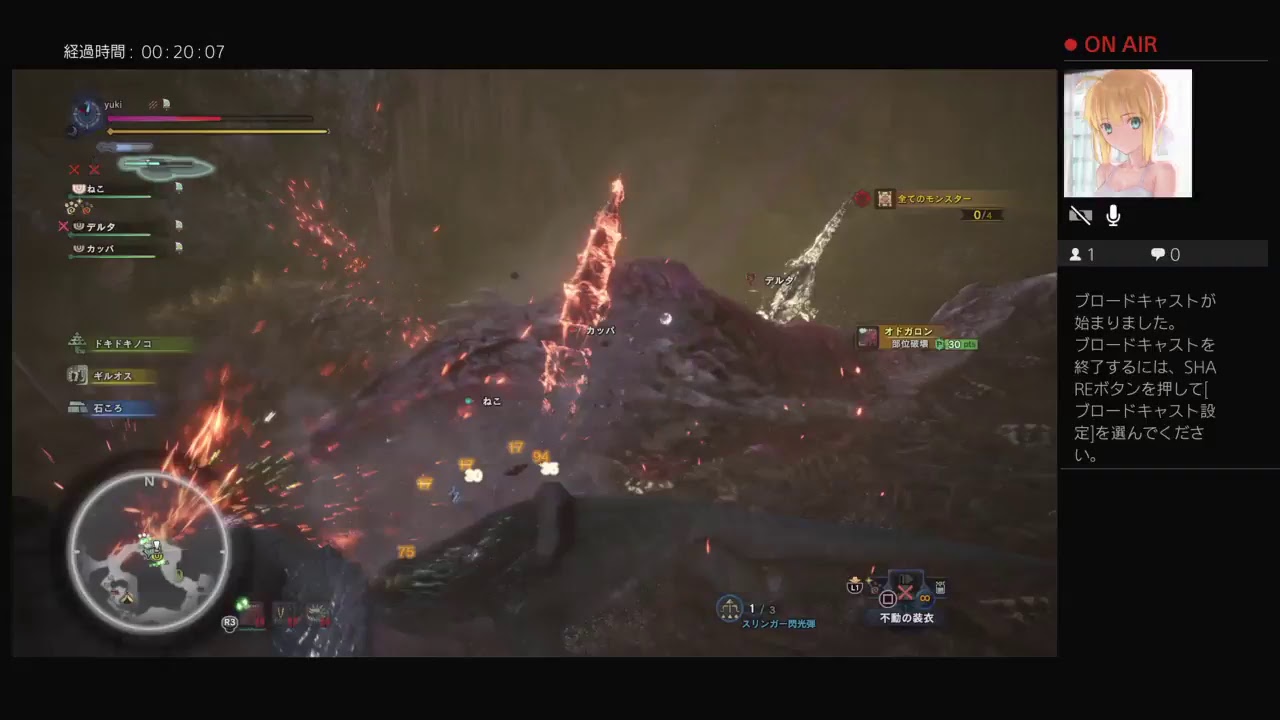This screenshot has width=1280, height=720.
Task: Click the viewer count person icon
Action: click(x=1077, y=254)
